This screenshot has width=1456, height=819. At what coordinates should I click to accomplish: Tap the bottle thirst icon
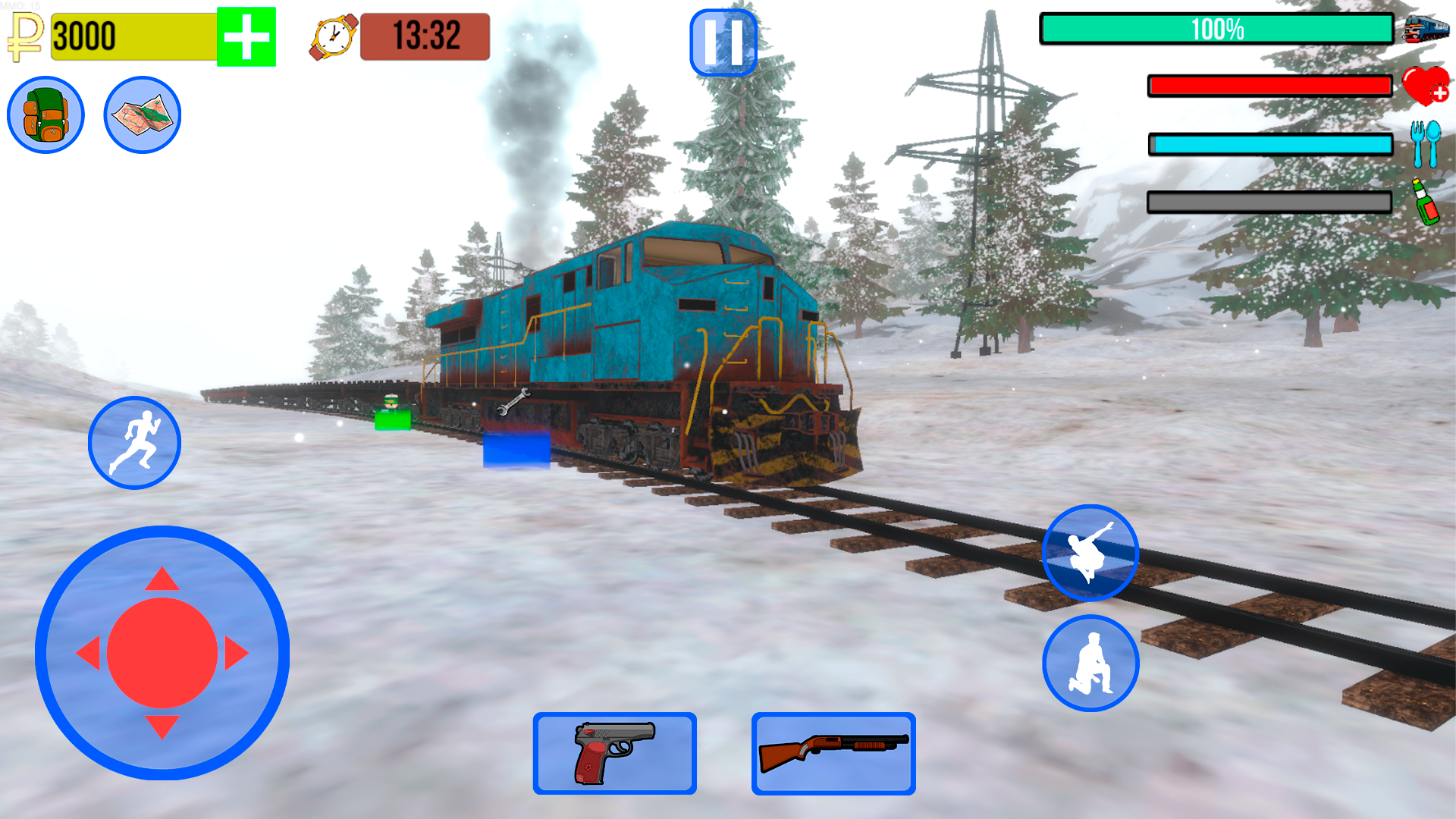point(1425,202)
